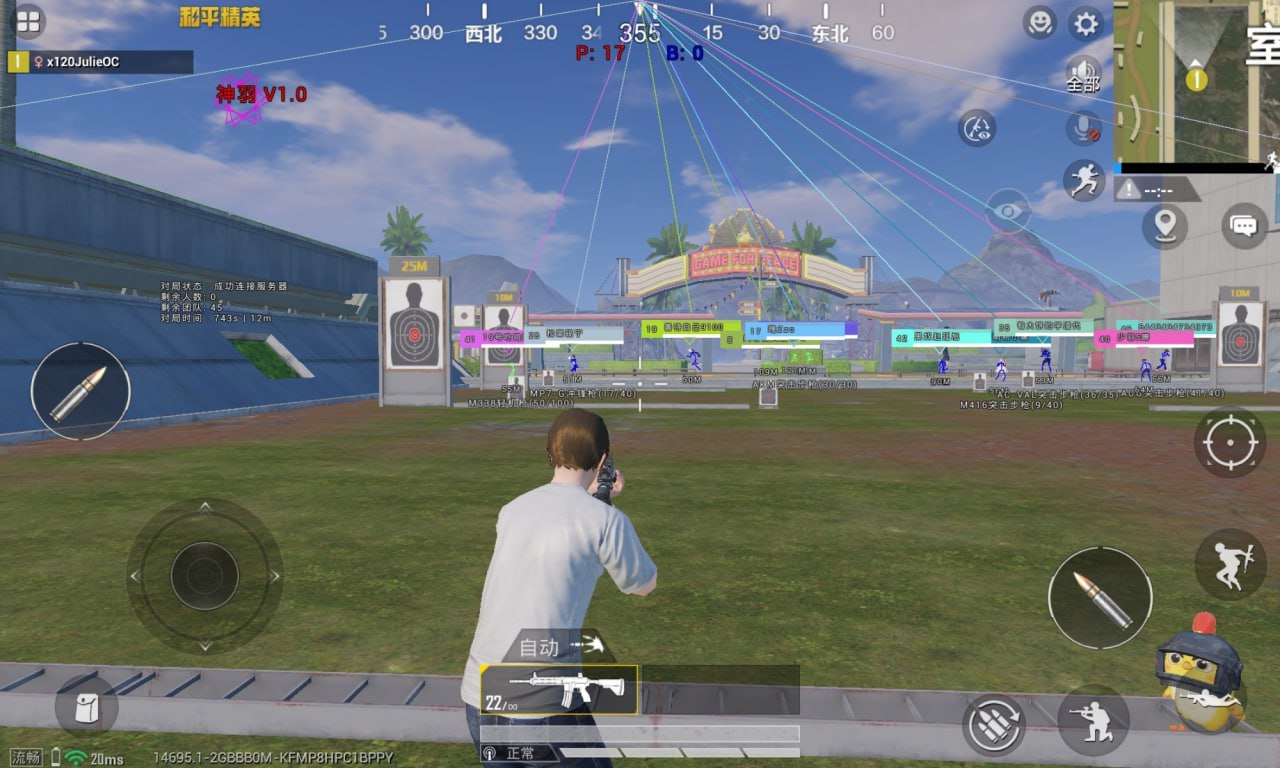Tap the right-side bullet fire button
The width and height of the screenshot is (1280, 768).
click(1100, 598)
